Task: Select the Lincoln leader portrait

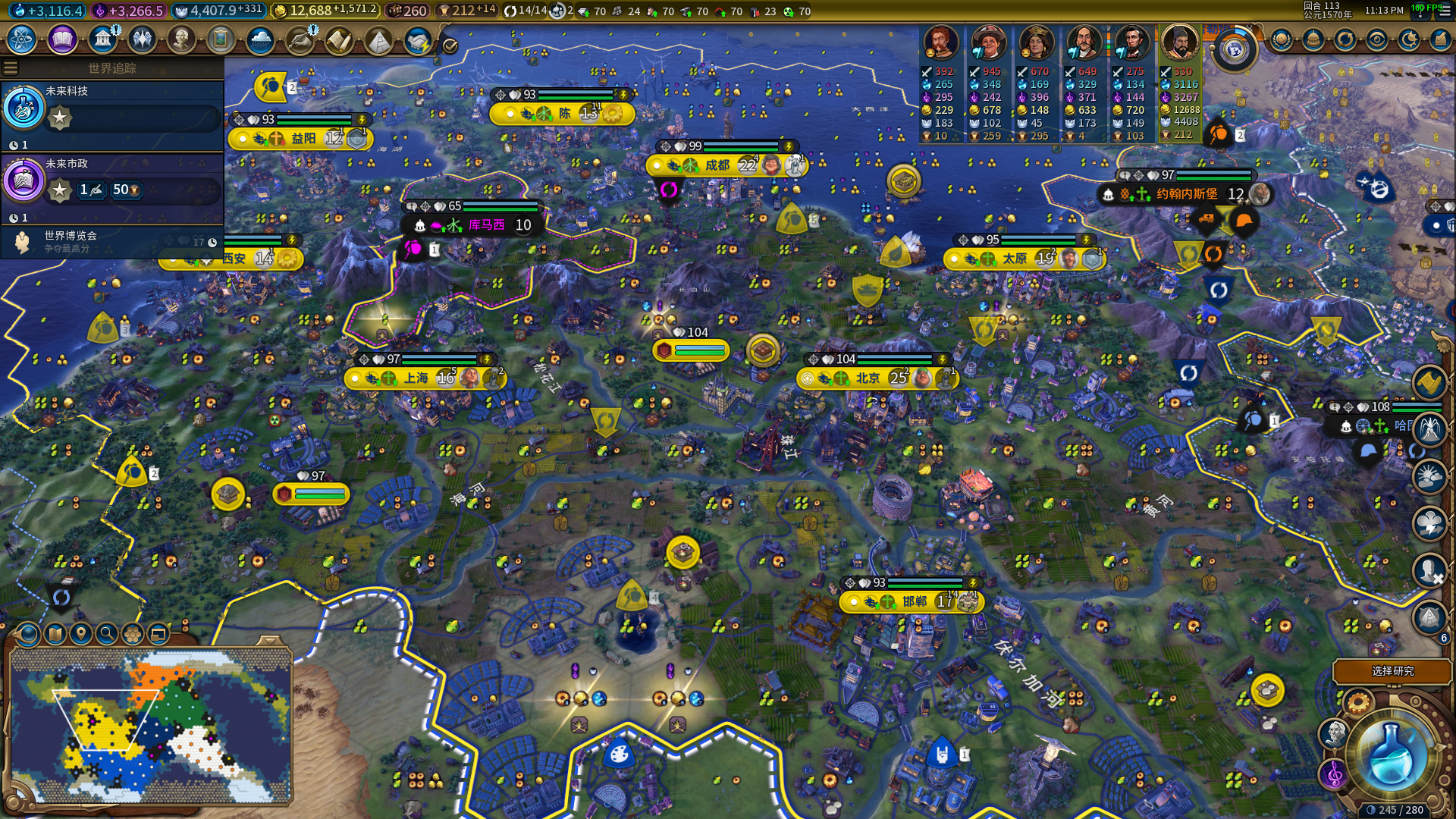Action: (x=1131, y=42)
